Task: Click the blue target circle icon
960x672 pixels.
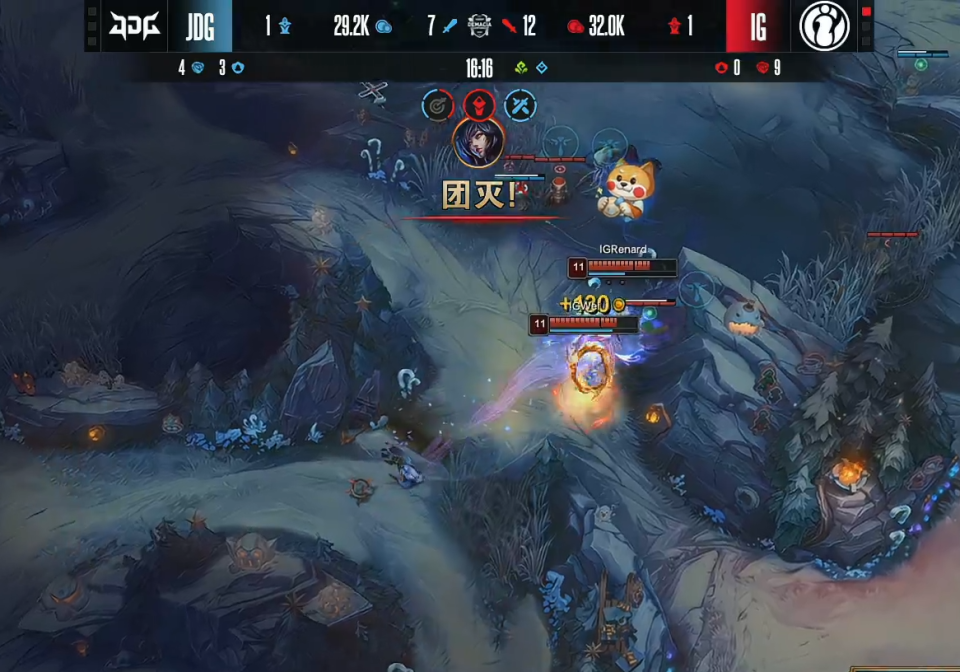Action: click(437, 105)
